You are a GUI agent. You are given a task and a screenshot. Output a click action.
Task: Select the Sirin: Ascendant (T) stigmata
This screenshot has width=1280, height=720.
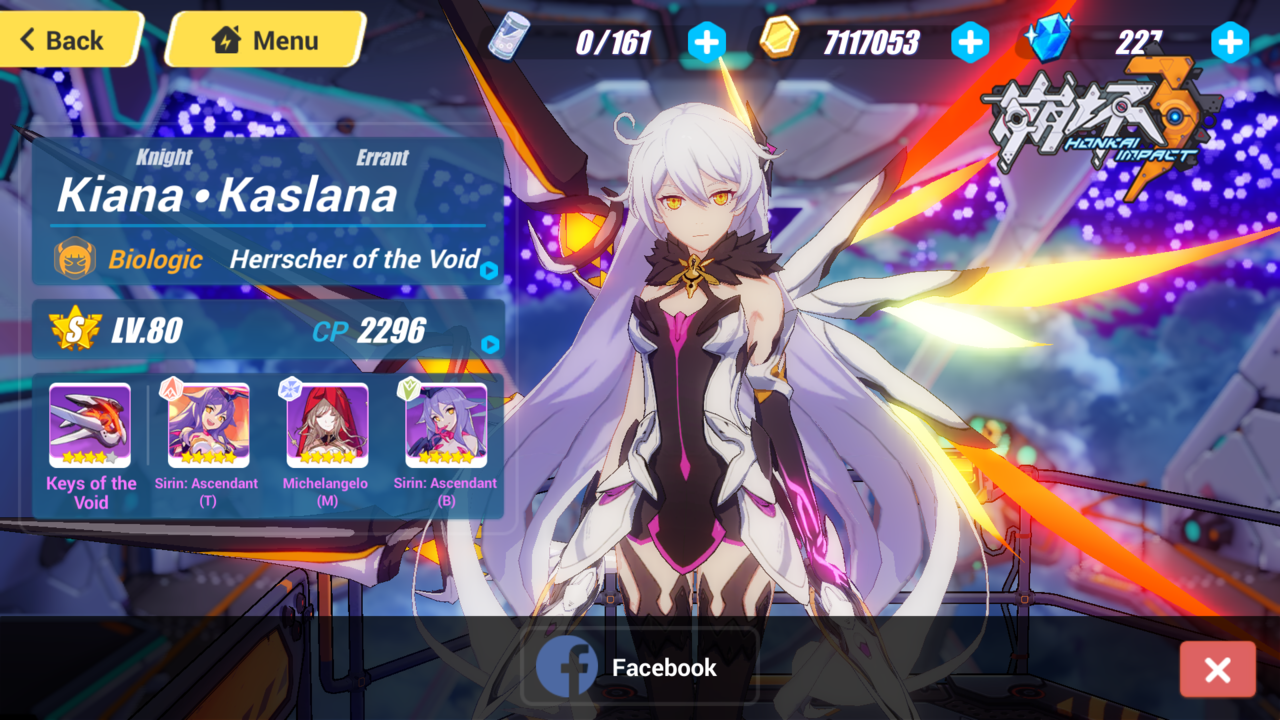[208, 426]
